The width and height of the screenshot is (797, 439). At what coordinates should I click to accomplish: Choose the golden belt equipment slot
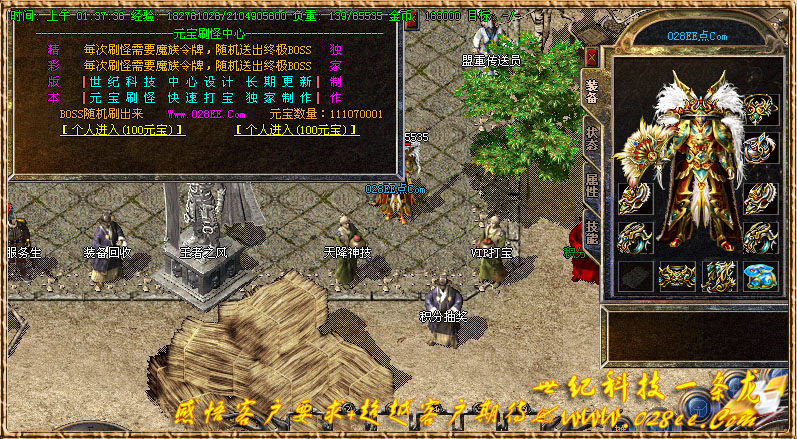pyautogui.click(x=677, y=275)
